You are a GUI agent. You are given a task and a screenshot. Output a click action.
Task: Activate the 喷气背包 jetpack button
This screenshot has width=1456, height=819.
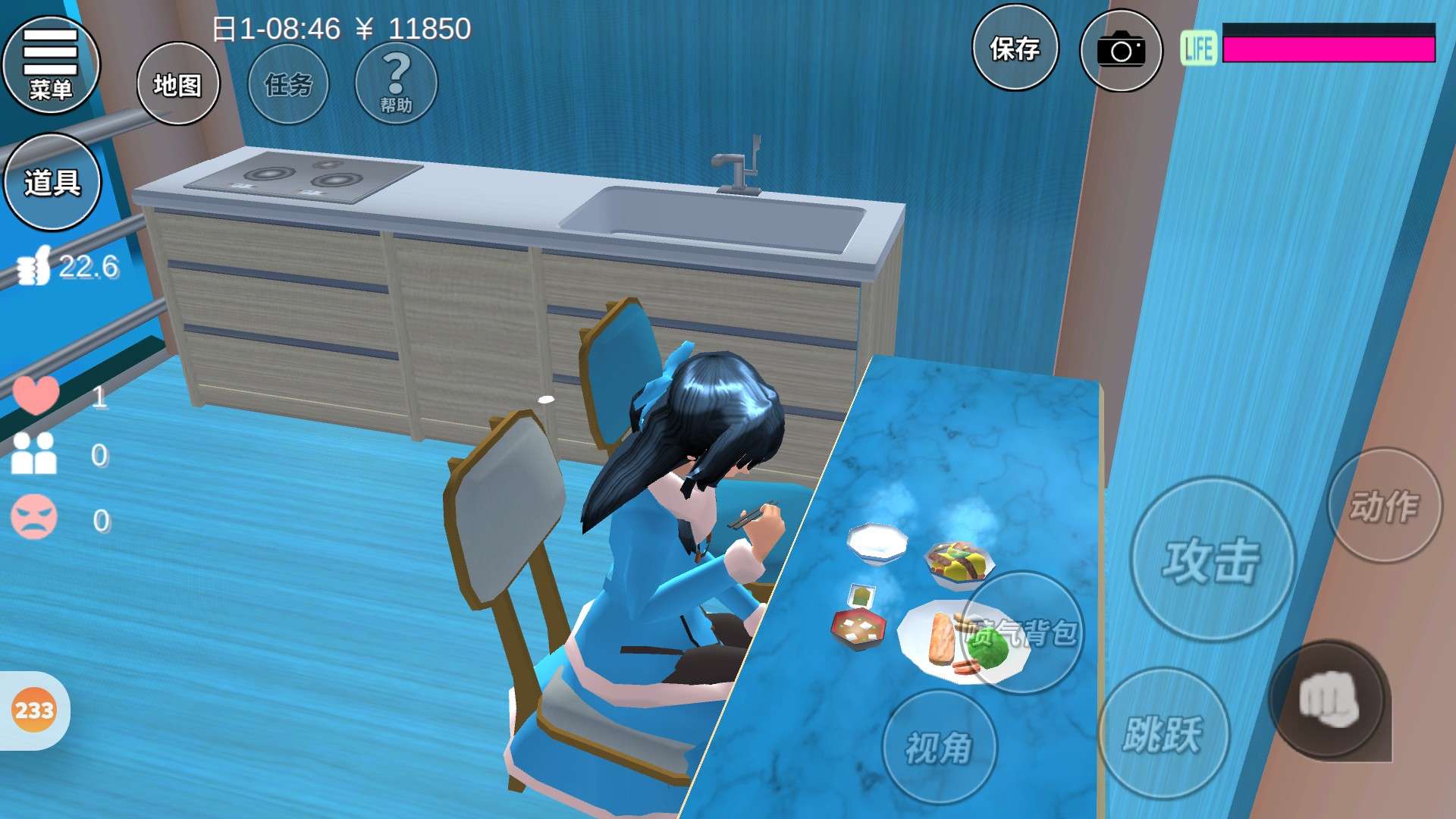[x=1023, y=632]
